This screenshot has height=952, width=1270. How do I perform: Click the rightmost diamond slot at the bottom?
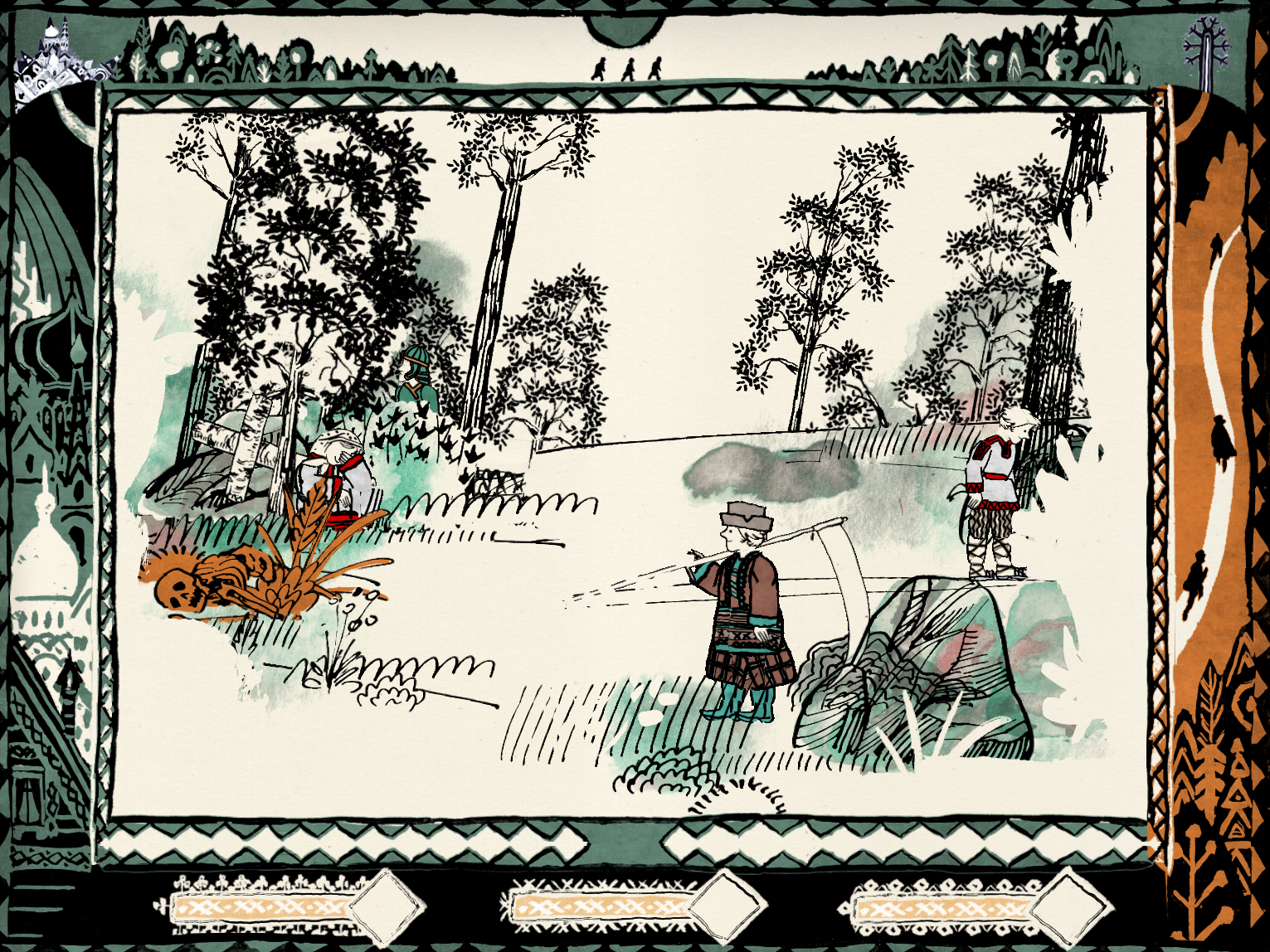[x=1070, y=906]
